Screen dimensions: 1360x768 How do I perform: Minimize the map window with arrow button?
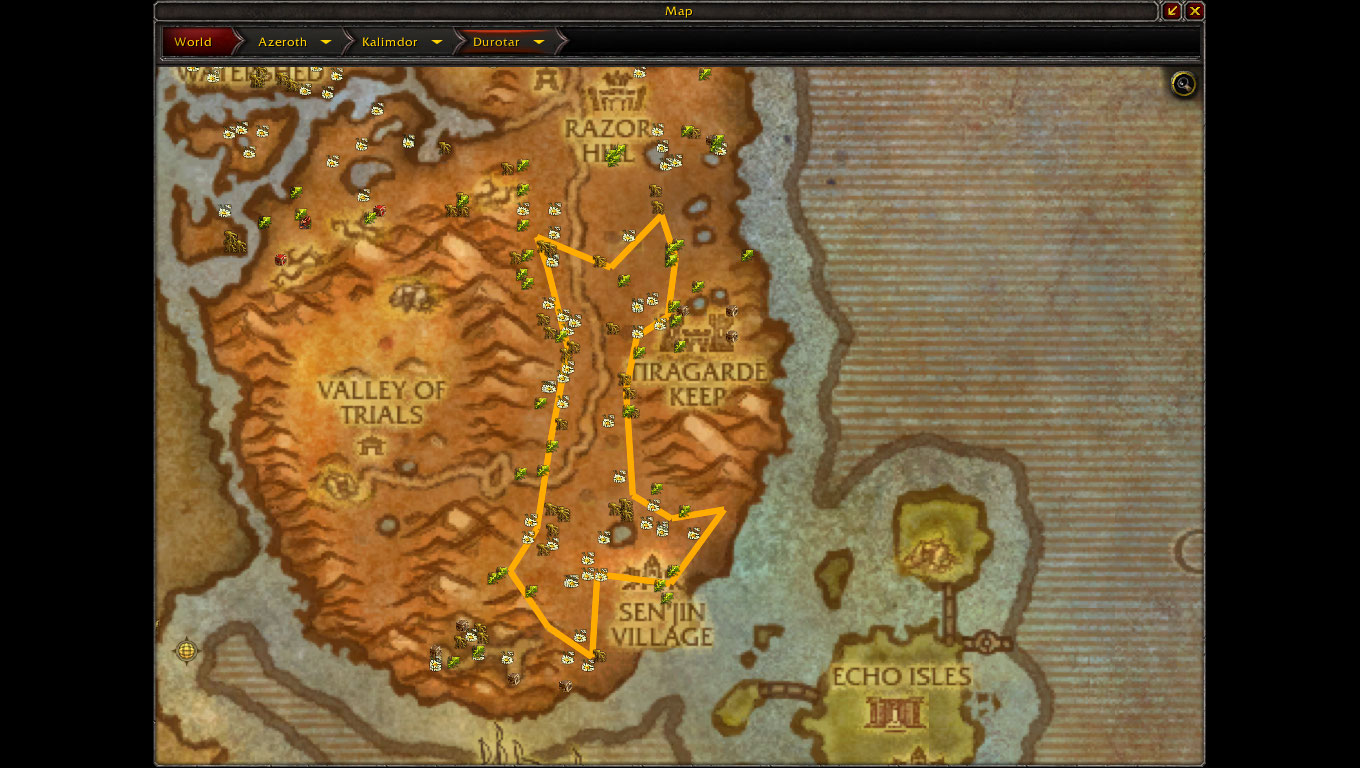(1172, 11)
